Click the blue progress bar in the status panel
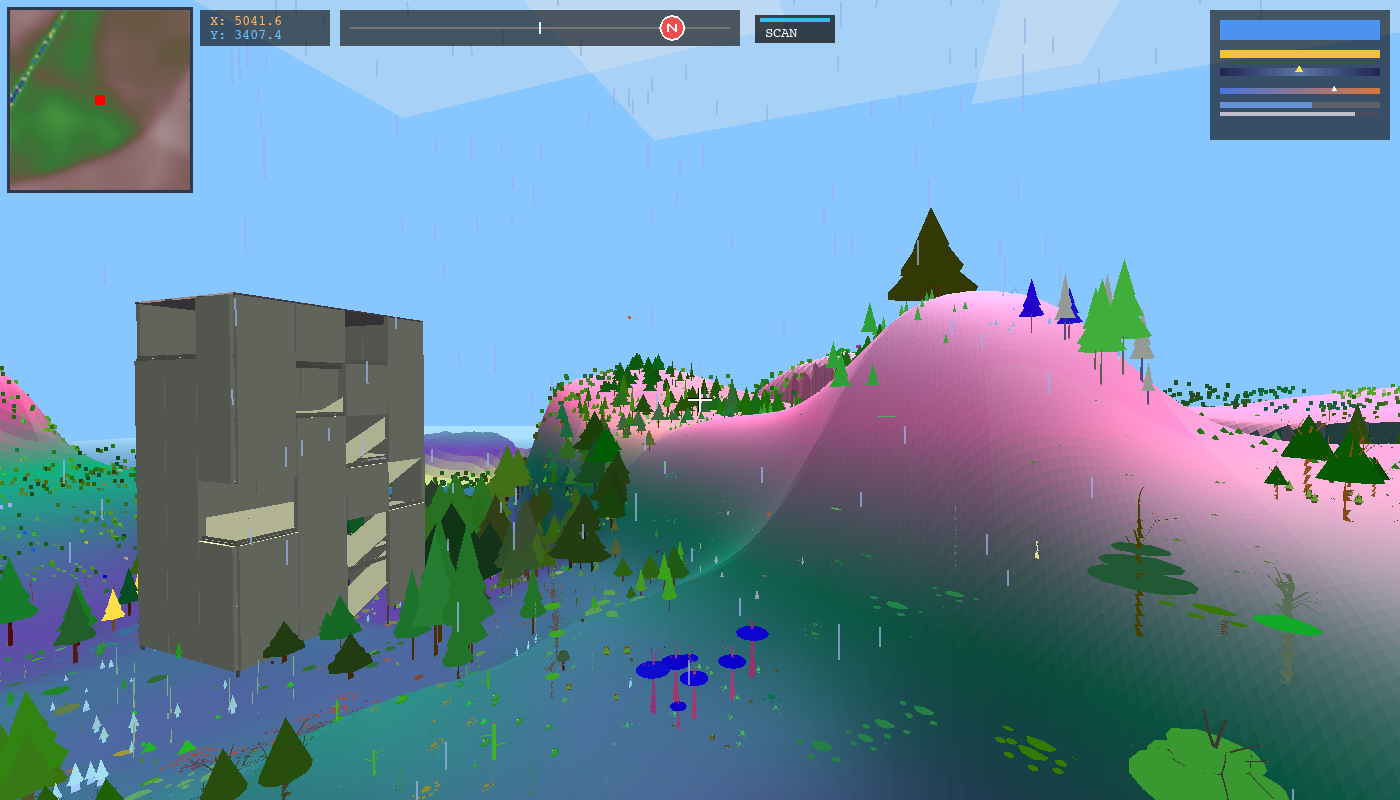This screenshot has height=800, width=1400. point(1265,105)
